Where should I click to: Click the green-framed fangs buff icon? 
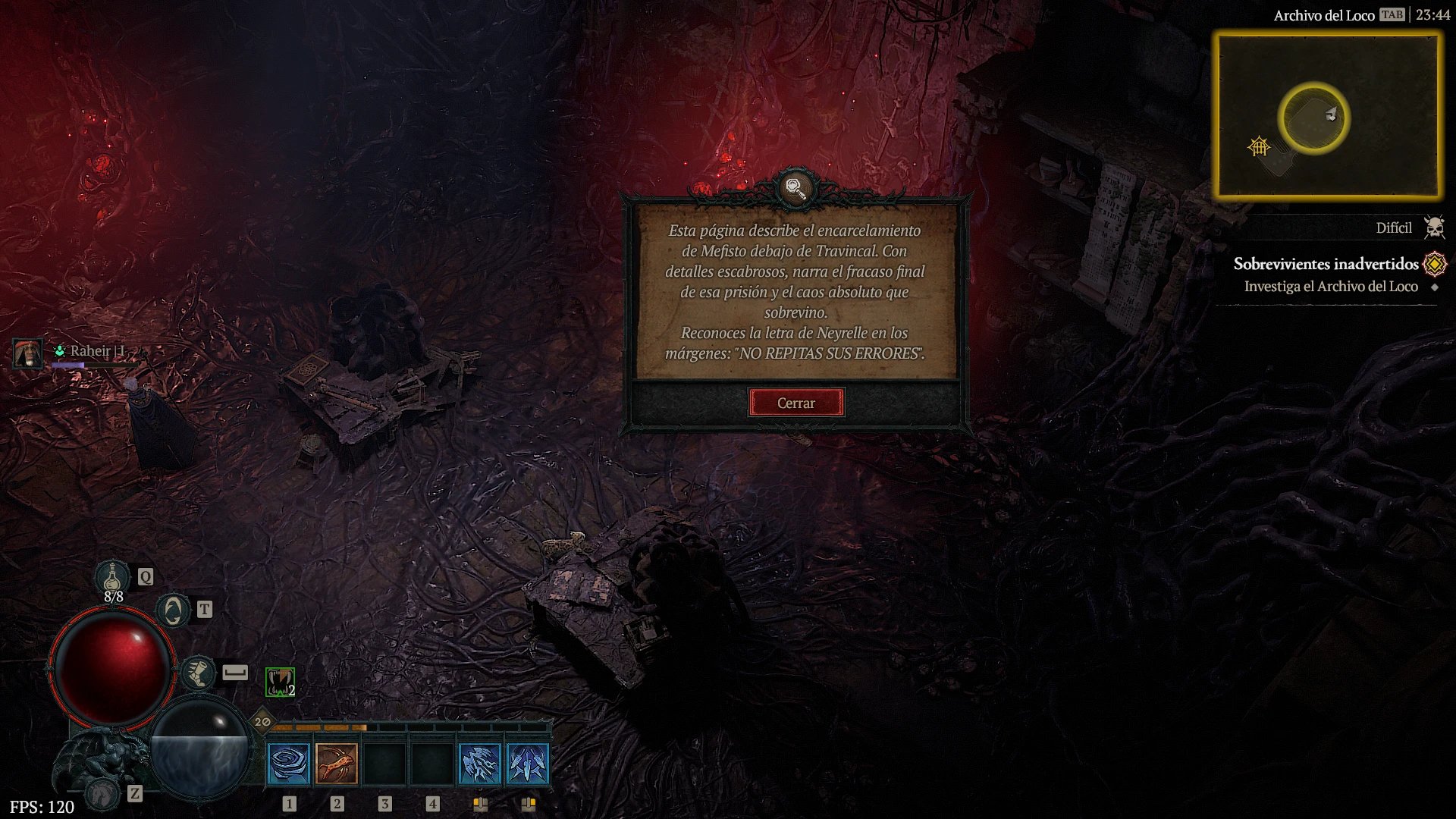280,682
